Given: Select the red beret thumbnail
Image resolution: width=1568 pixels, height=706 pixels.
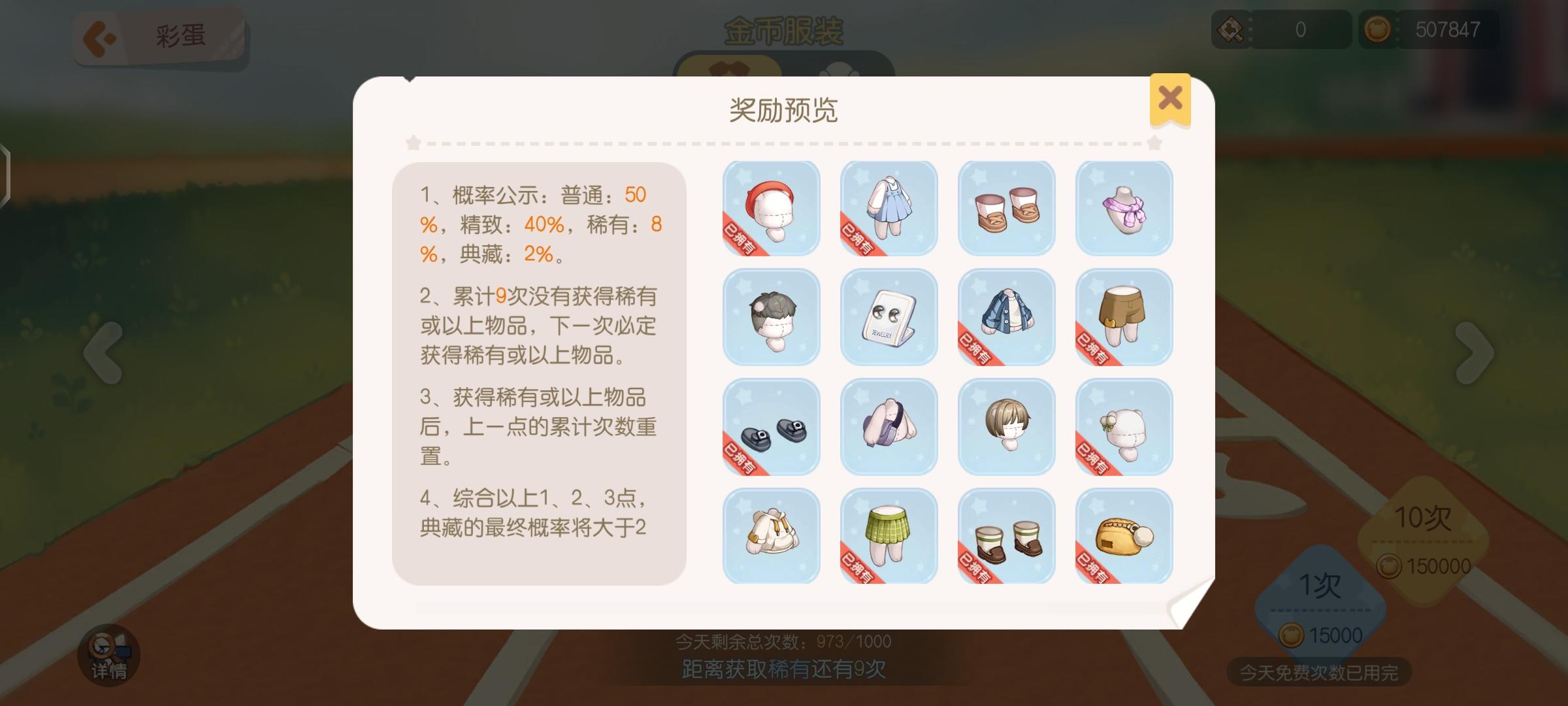Looking at the screenshot, I should [771, 208].
